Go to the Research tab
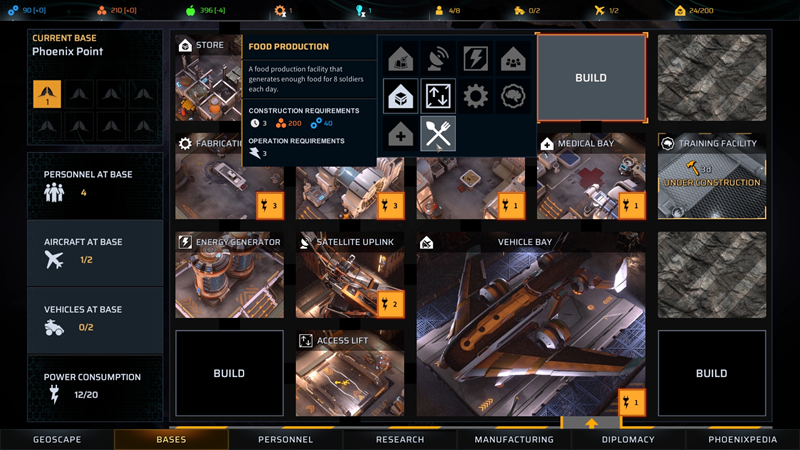 click(x=400, y=439)
